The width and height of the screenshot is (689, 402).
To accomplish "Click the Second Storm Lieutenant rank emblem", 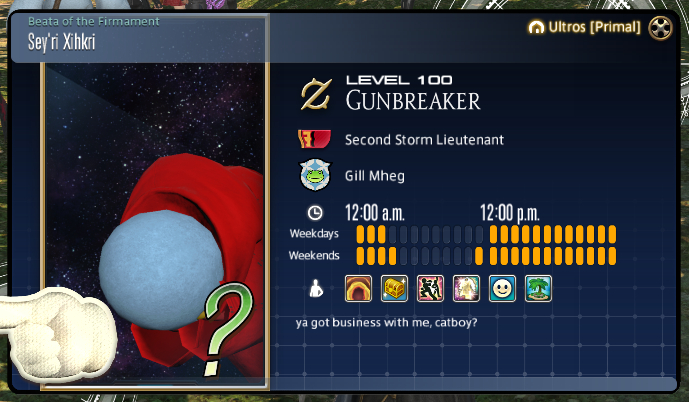I will click(316, 140).
